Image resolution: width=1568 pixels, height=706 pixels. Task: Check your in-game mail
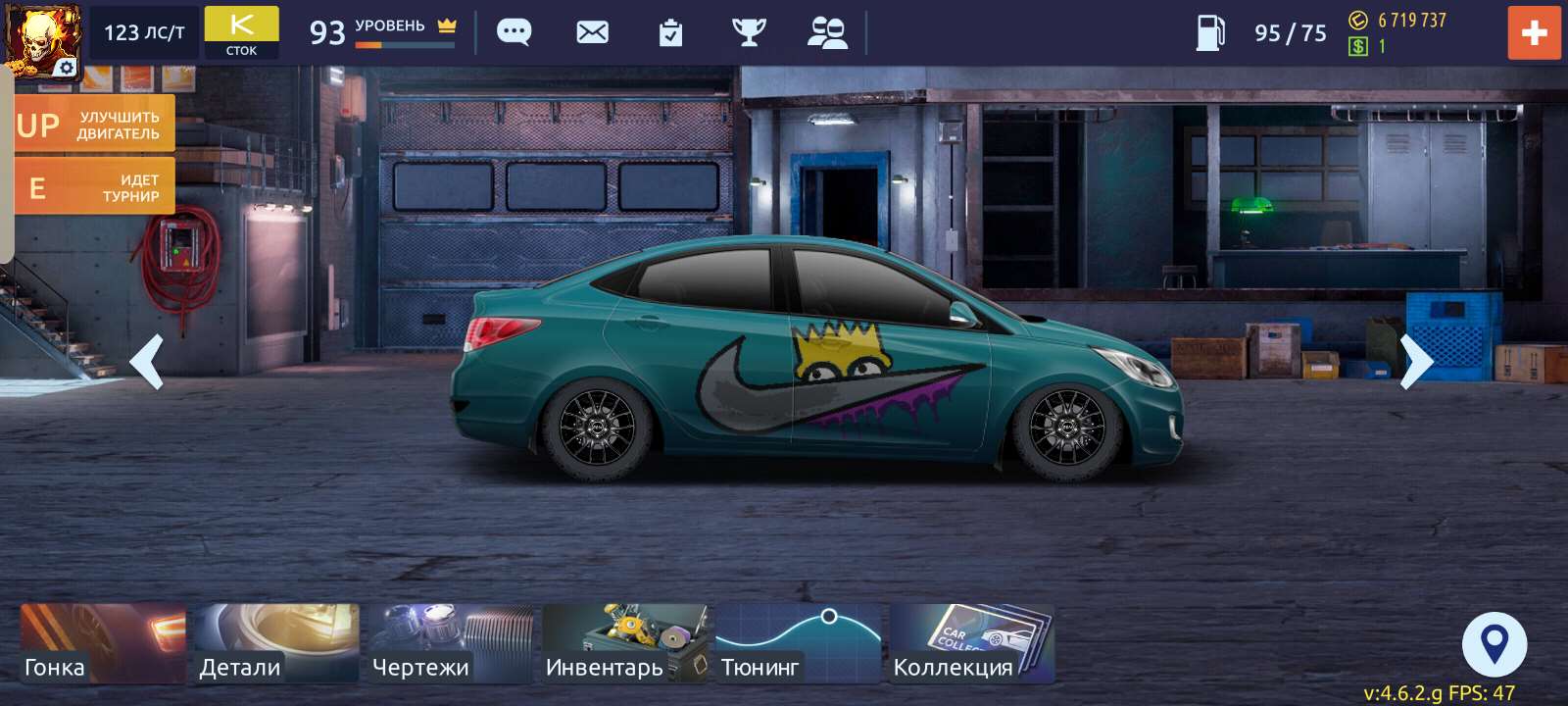click(592, 32)
